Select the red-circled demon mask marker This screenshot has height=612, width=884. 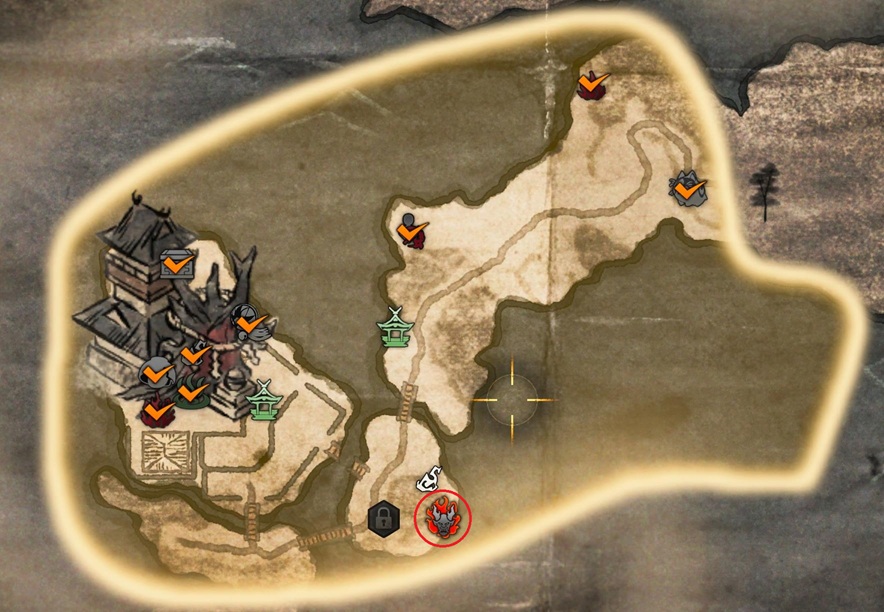coord(441,518)
